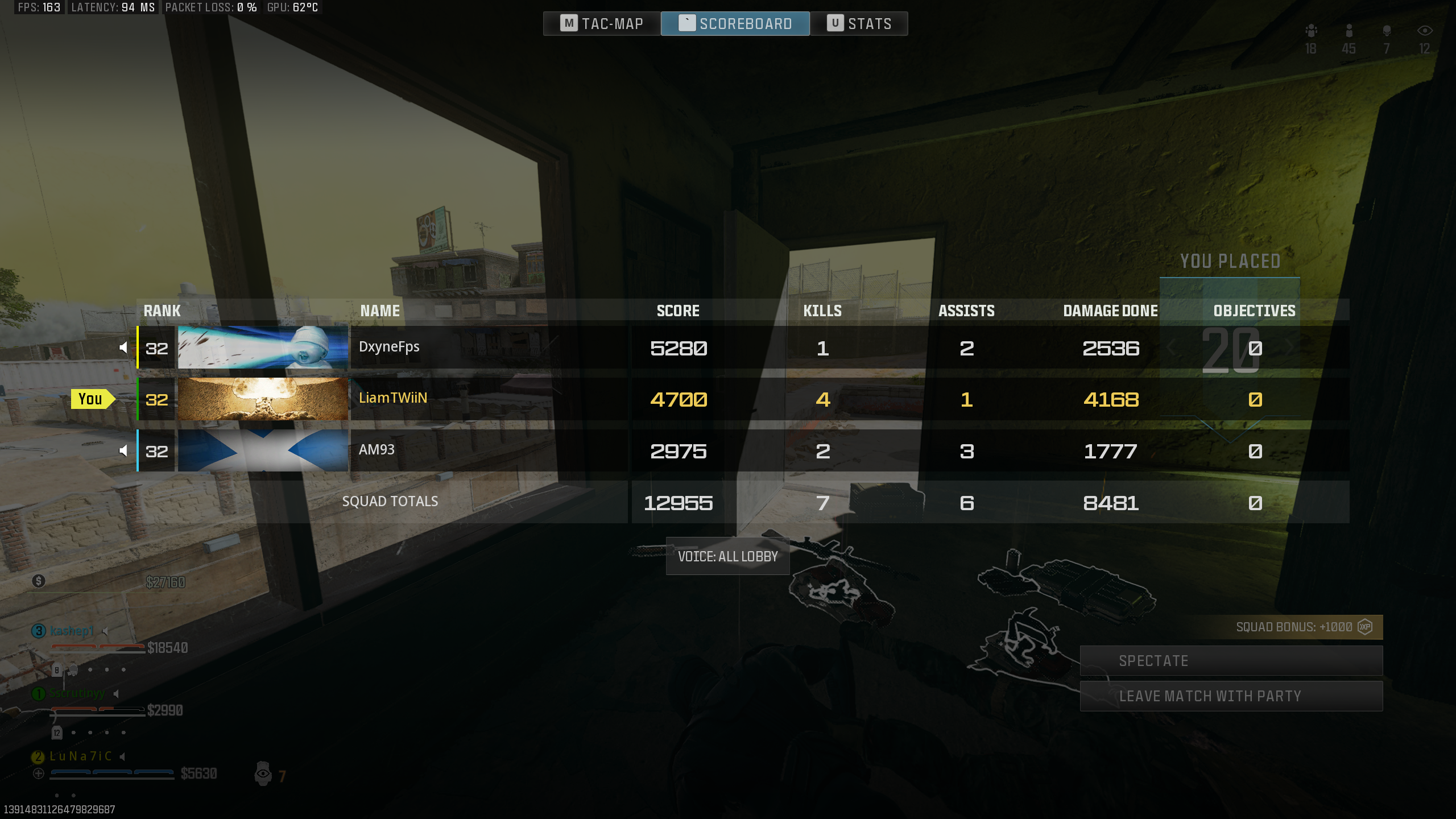Choose the LiamTWiiN scoreboard row

click(489, 399)
